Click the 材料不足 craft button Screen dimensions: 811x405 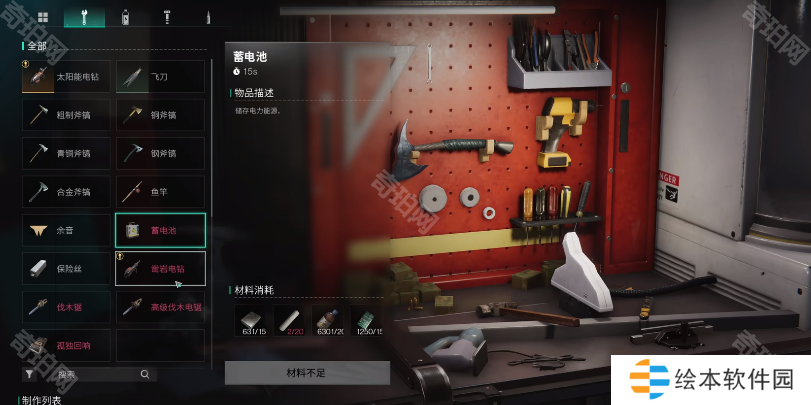tap(307, 373)
